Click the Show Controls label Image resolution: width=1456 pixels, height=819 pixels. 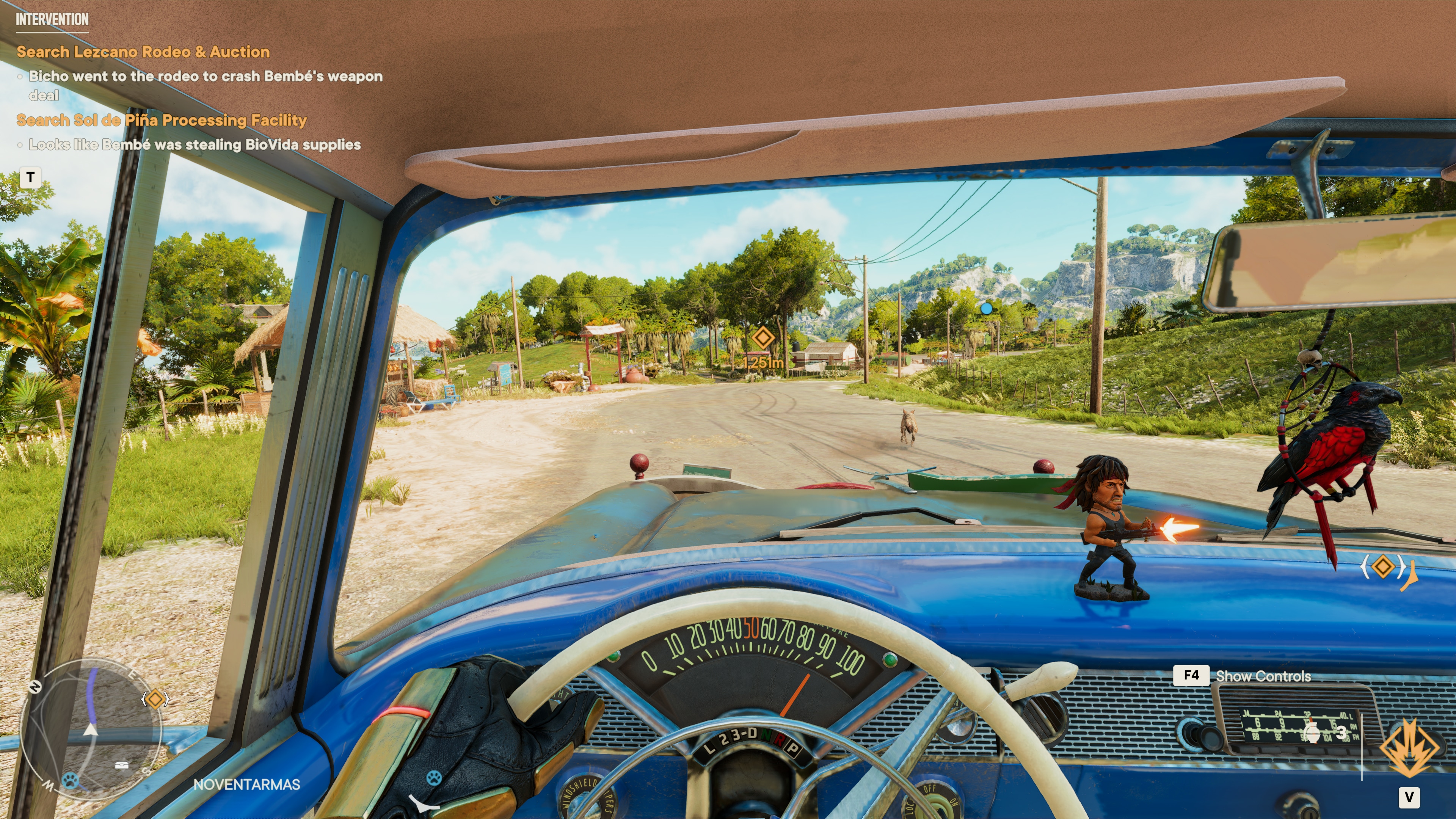[1263, 676]
